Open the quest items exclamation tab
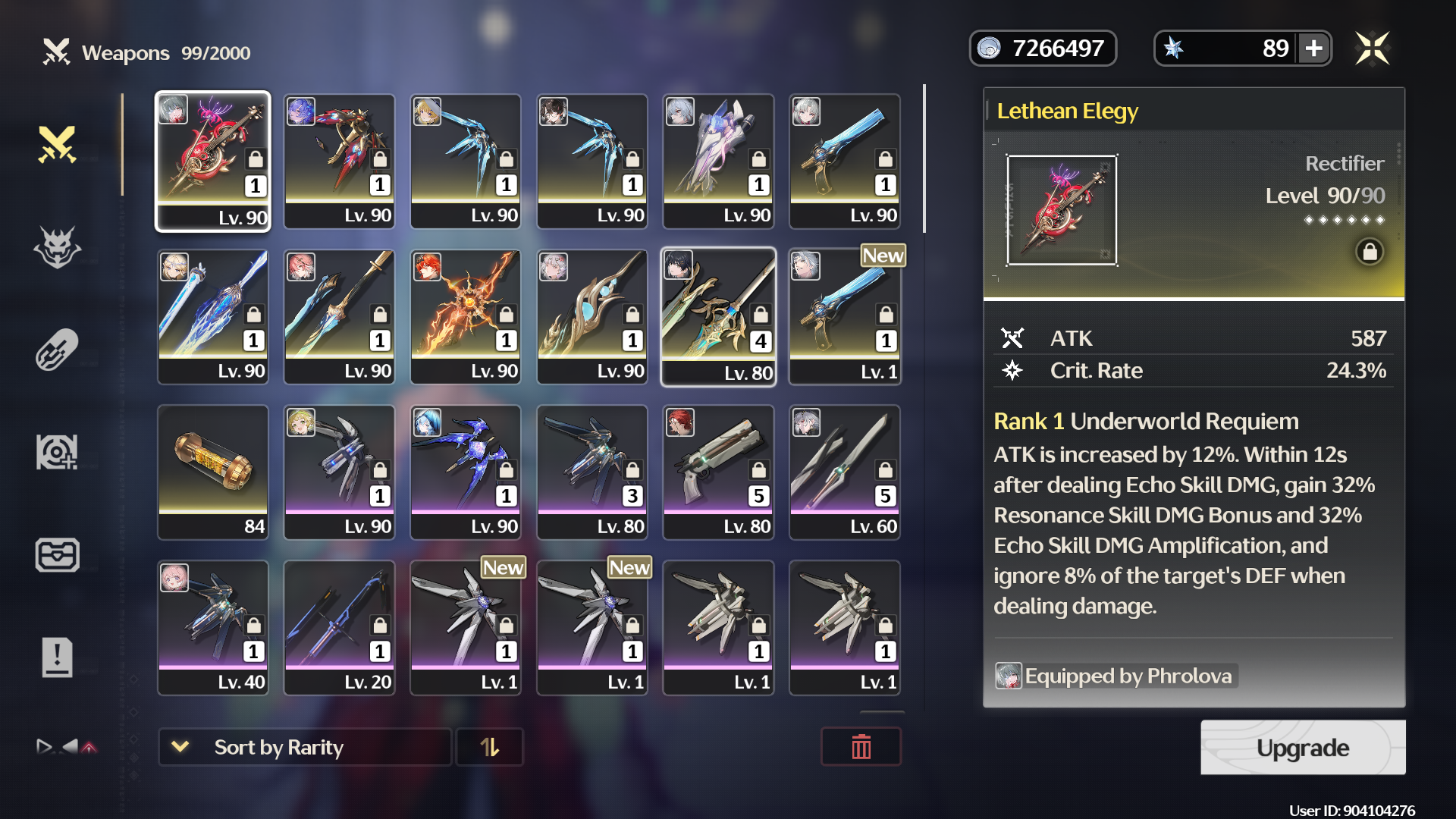This screenshot has width=1456, height=819. (58, 657)
